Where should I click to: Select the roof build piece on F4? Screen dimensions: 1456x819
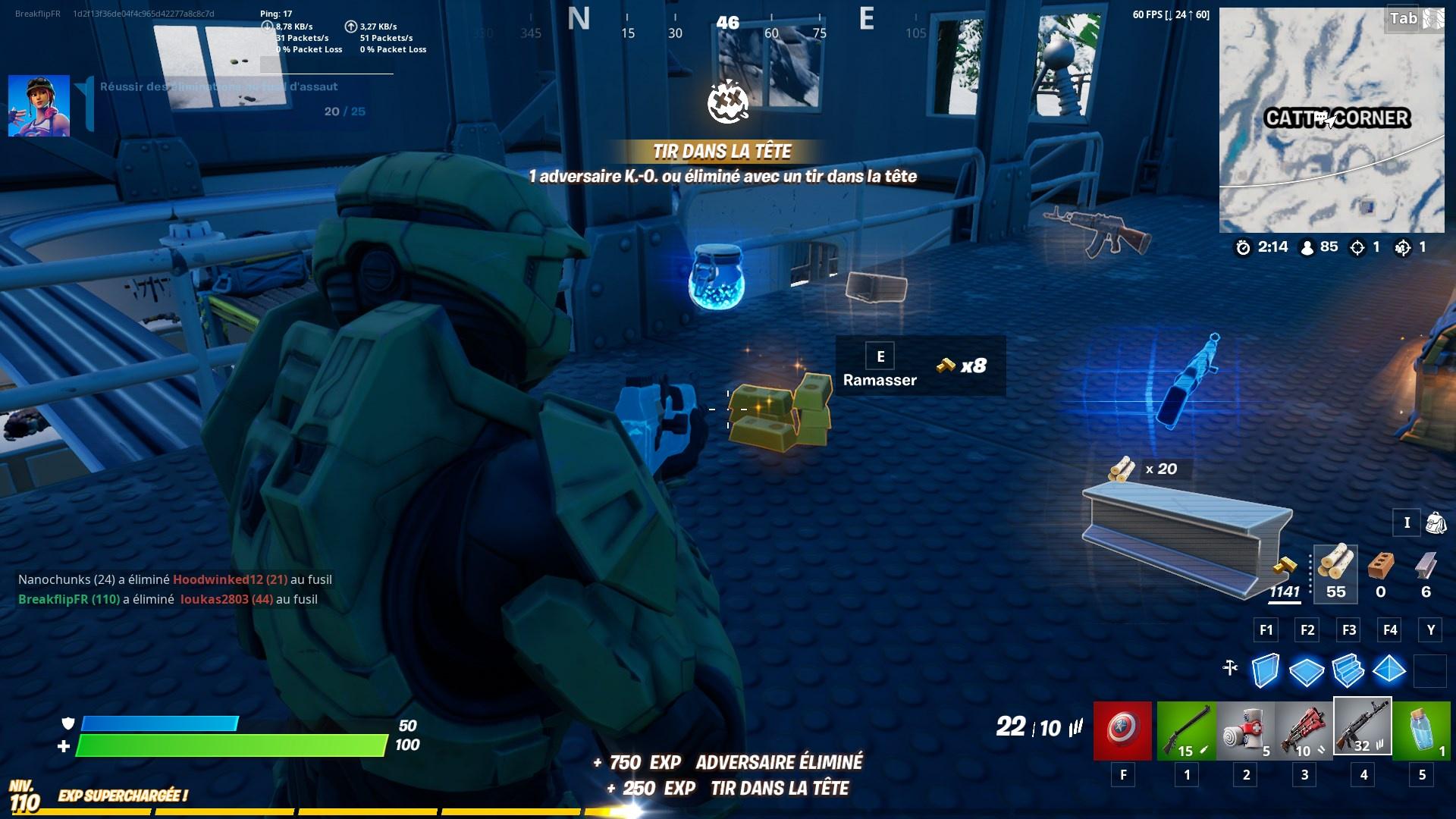pyautogui.click(x=1390, y=670)
